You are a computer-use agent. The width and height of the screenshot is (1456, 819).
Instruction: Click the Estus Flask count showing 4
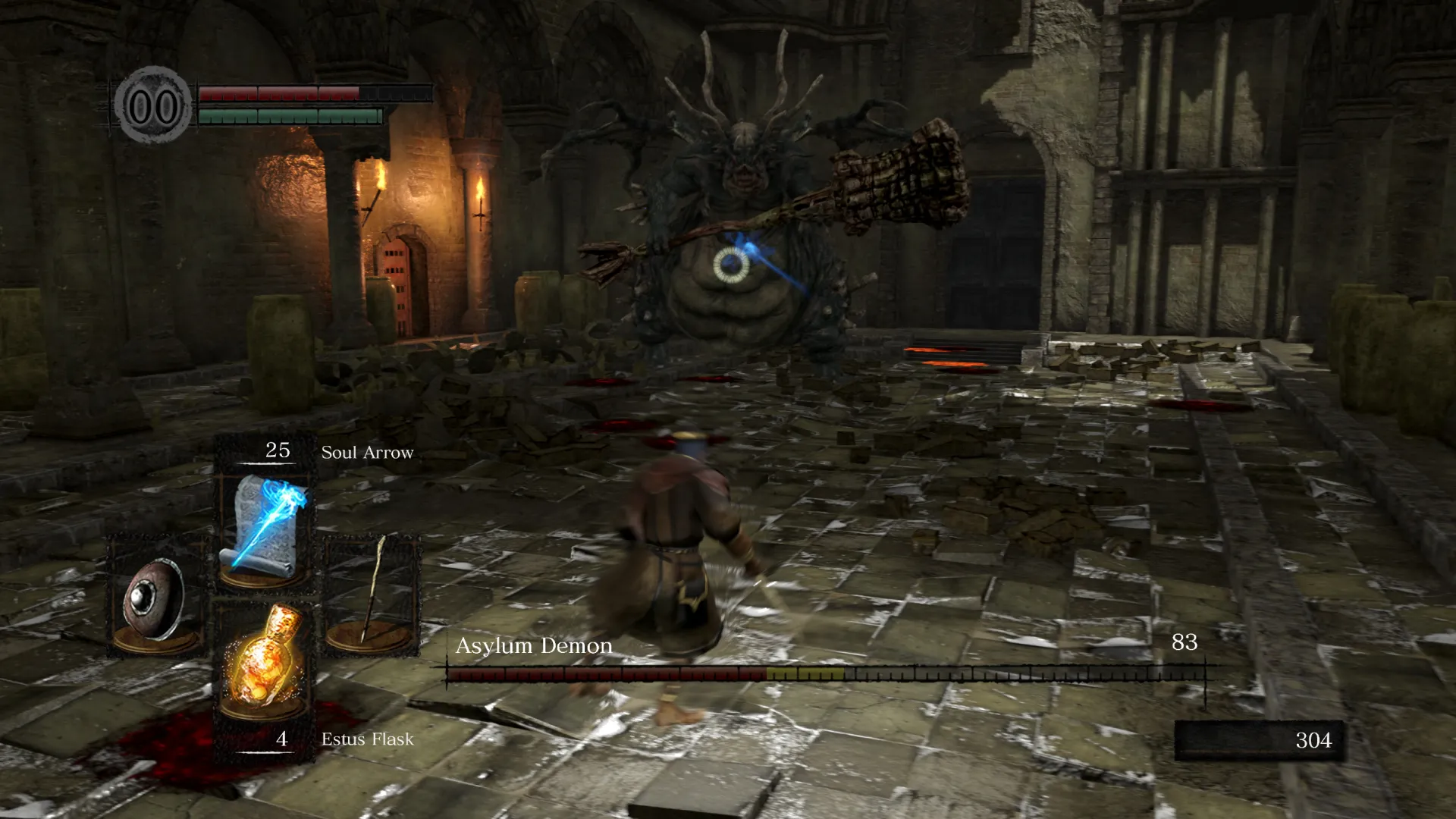[x=281, y=737]
